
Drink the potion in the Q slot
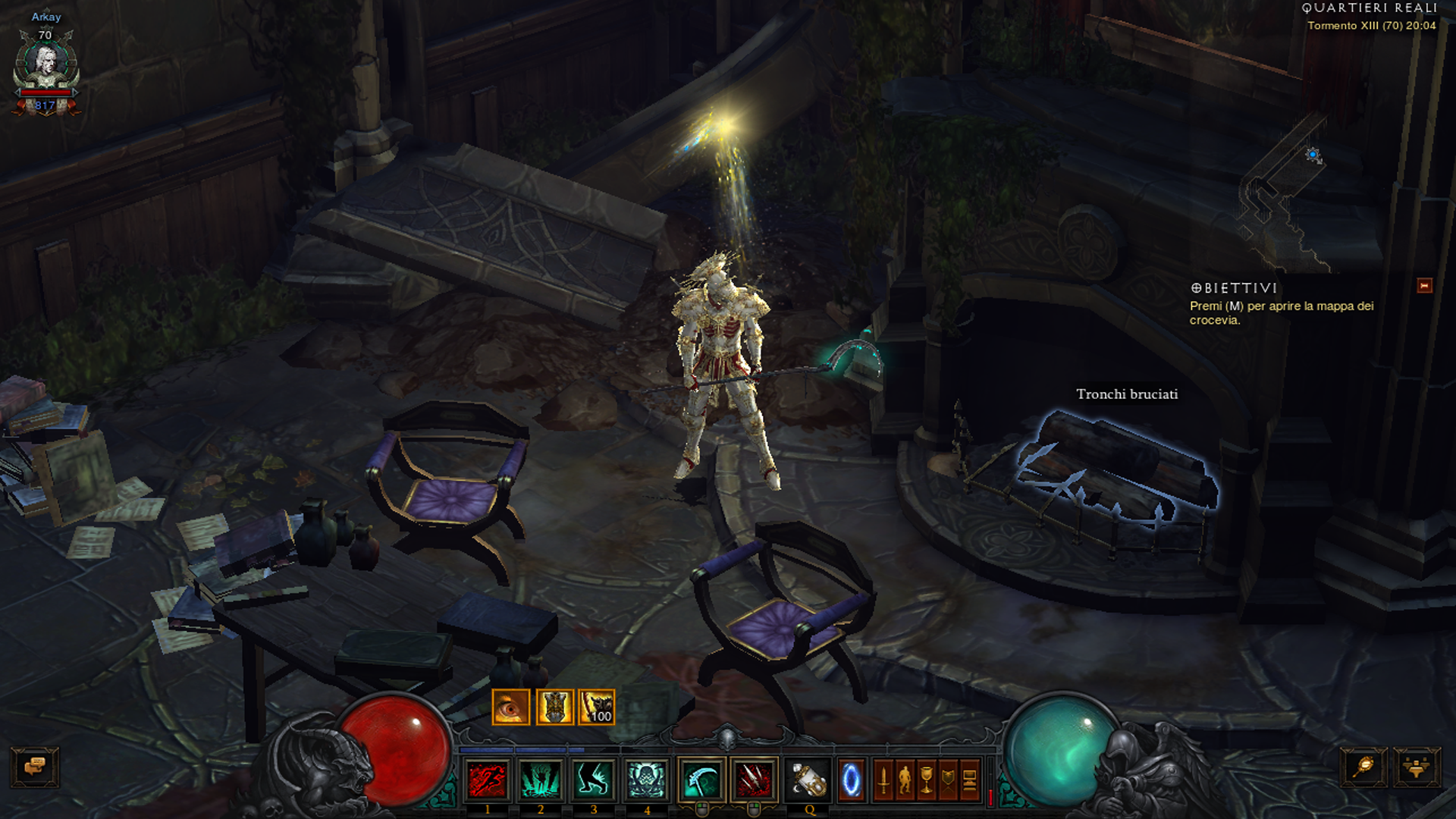[808, 780]
